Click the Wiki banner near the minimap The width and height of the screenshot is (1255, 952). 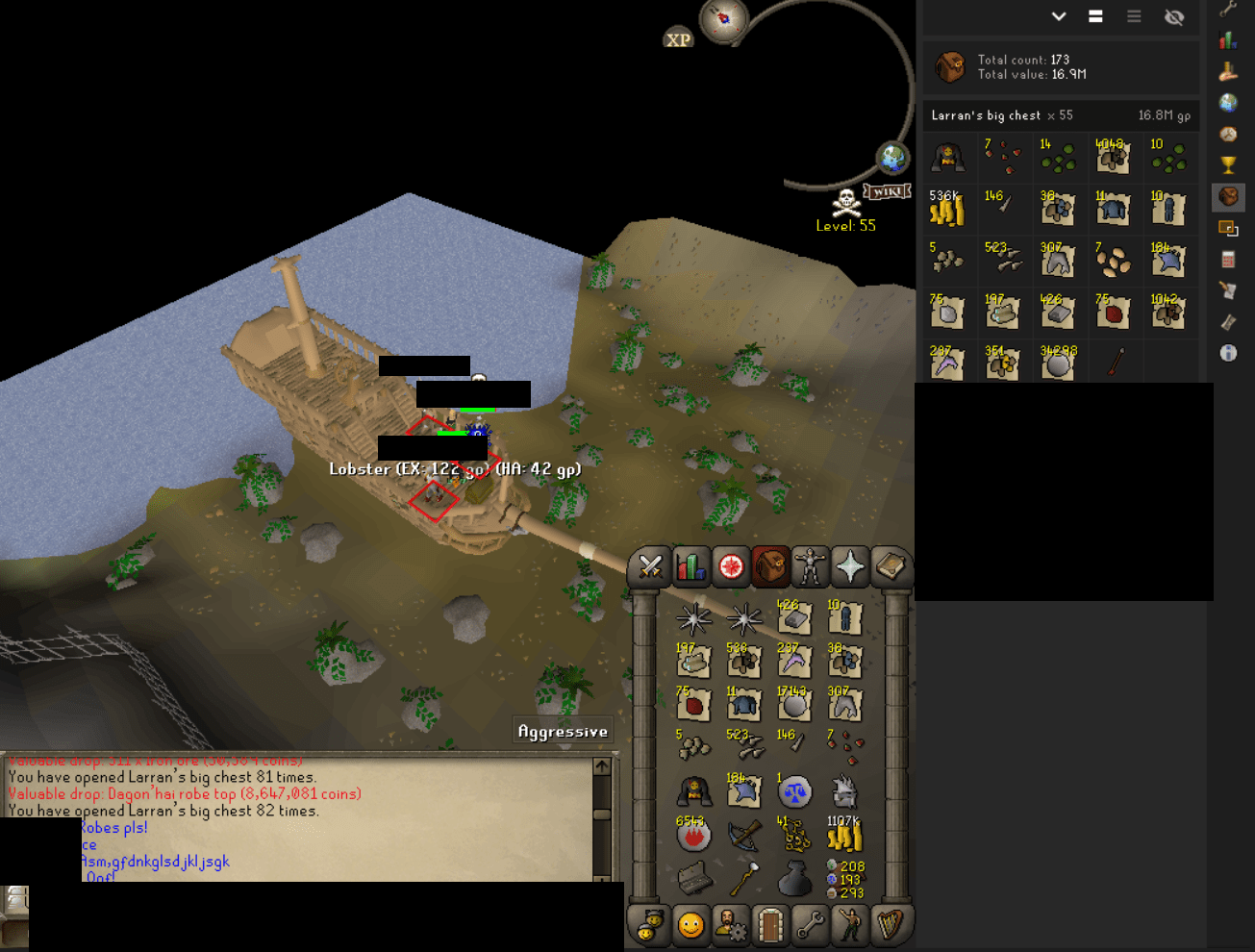coord(887,190)
